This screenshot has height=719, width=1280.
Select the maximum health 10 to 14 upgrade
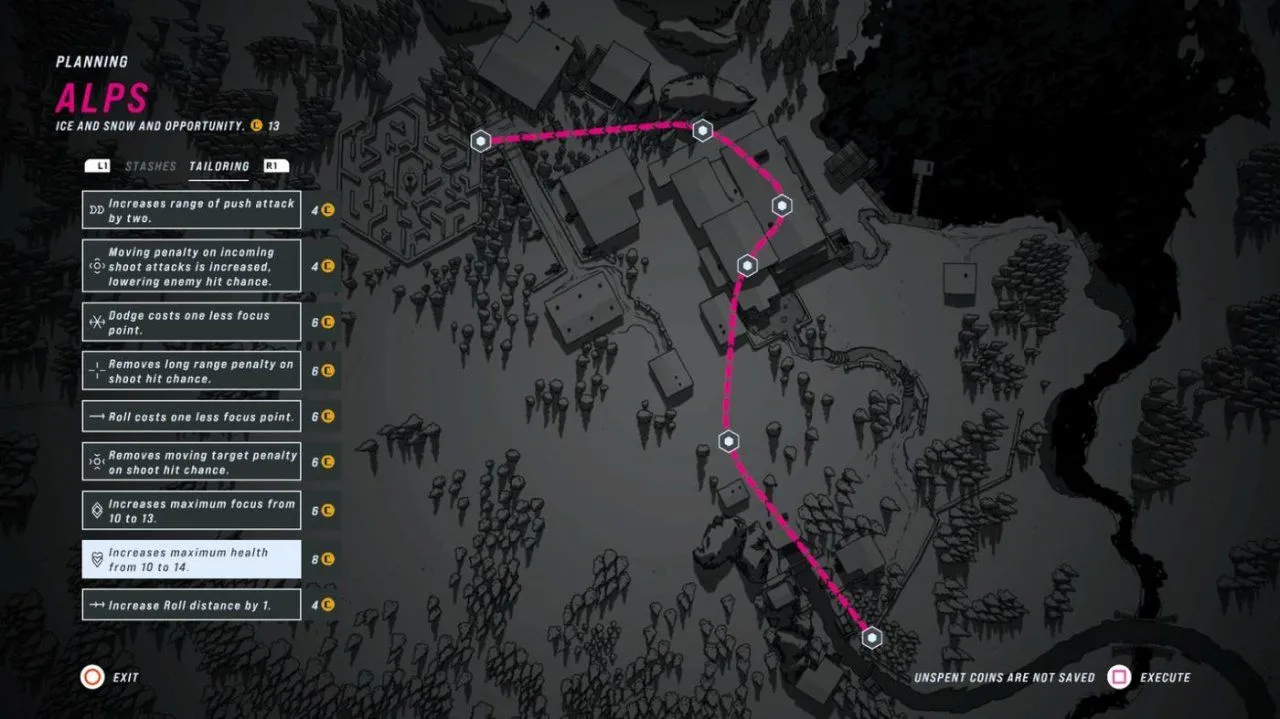(191, 559)
